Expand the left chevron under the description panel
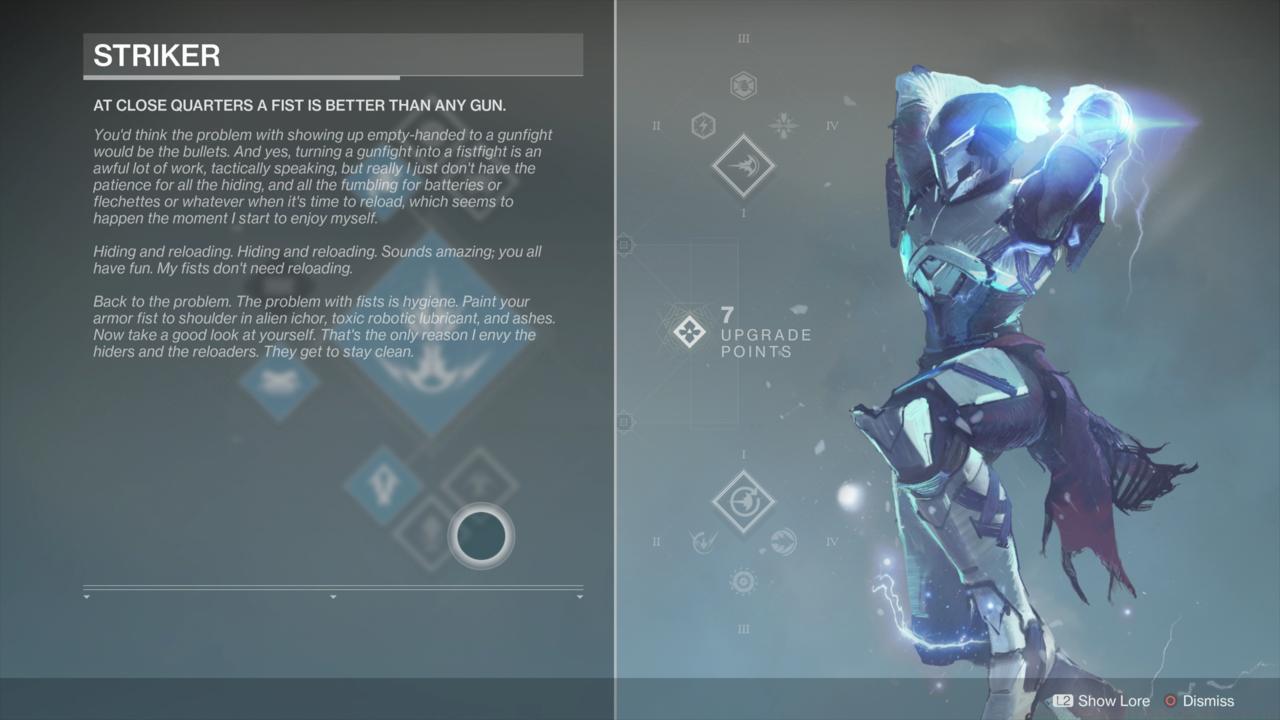This screenshot has height=720, width=1280. (88, 595)
